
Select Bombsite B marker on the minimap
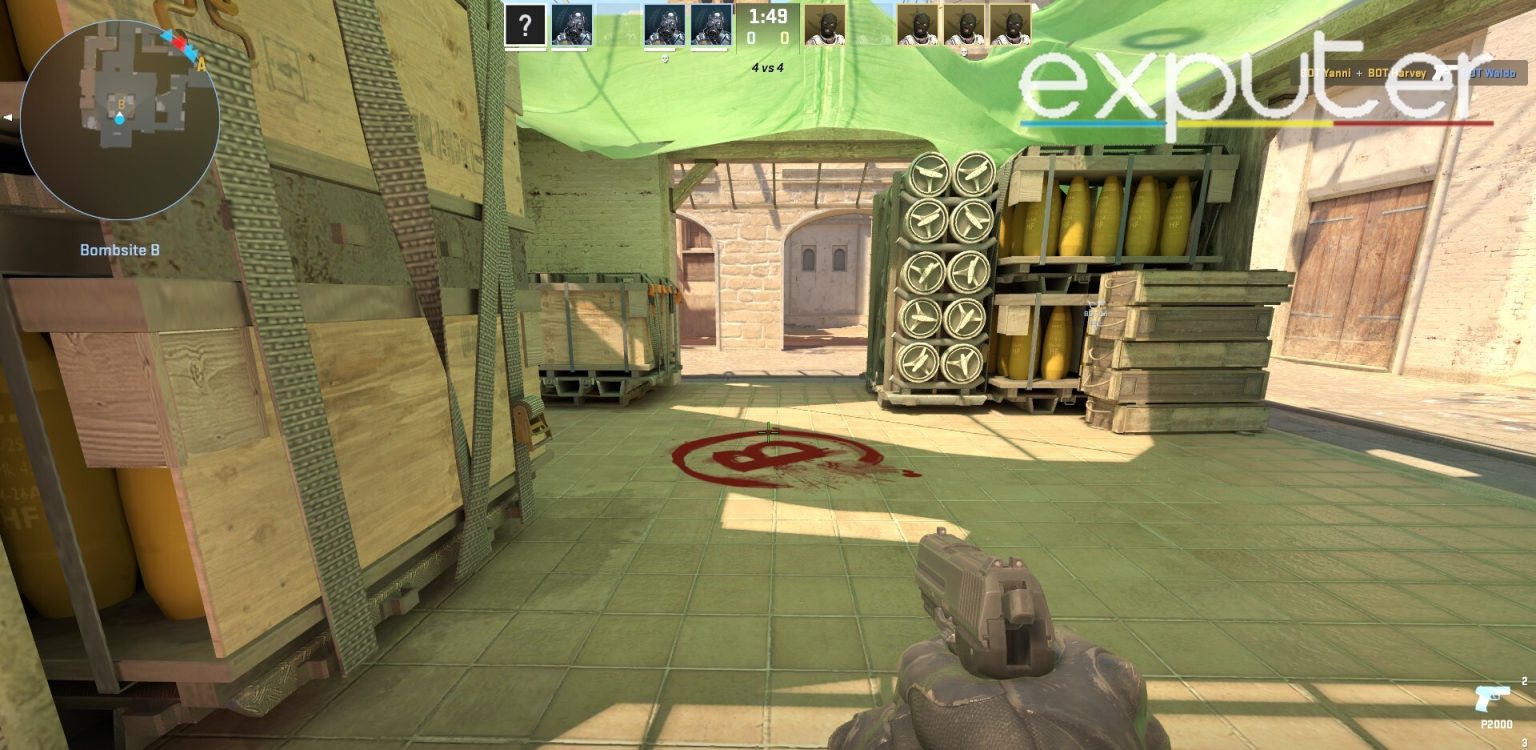click(x=122, y=104)
